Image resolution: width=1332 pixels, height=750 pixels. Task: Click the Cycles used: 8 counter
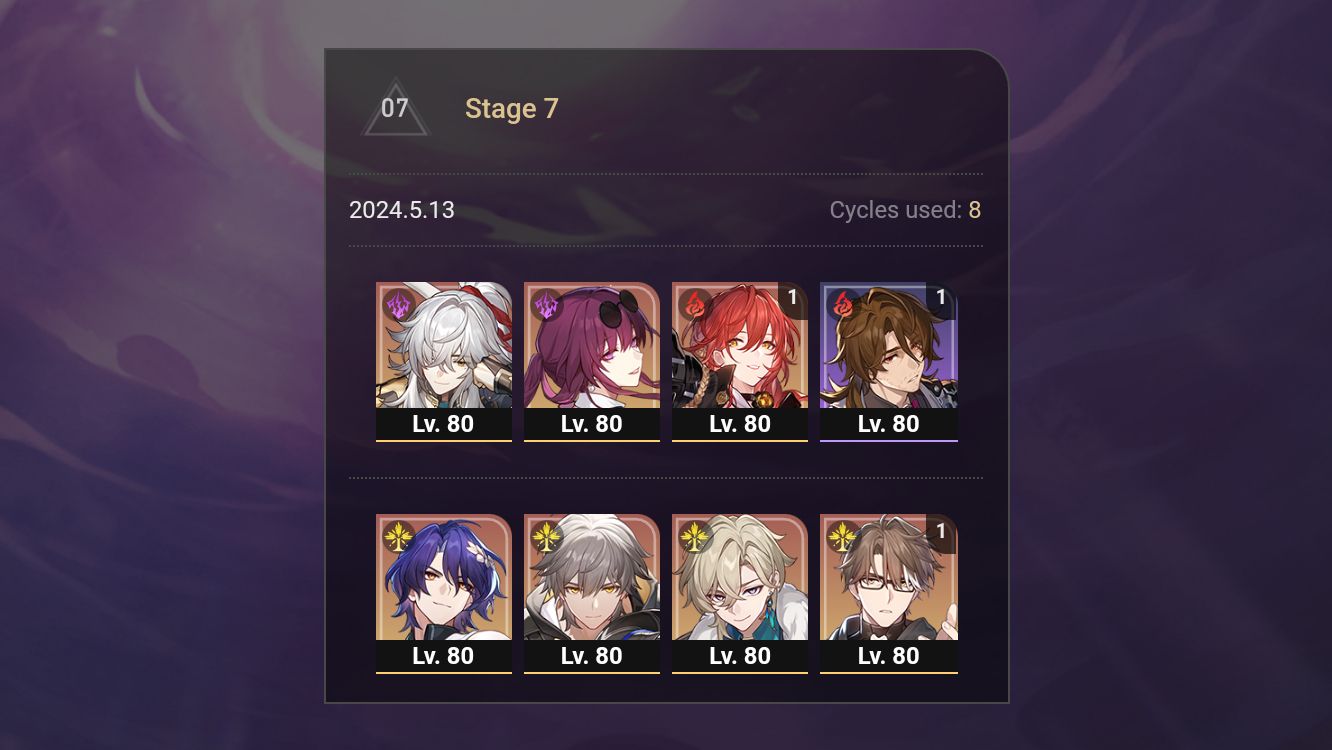pyautogui.click(x=903, y=210)
